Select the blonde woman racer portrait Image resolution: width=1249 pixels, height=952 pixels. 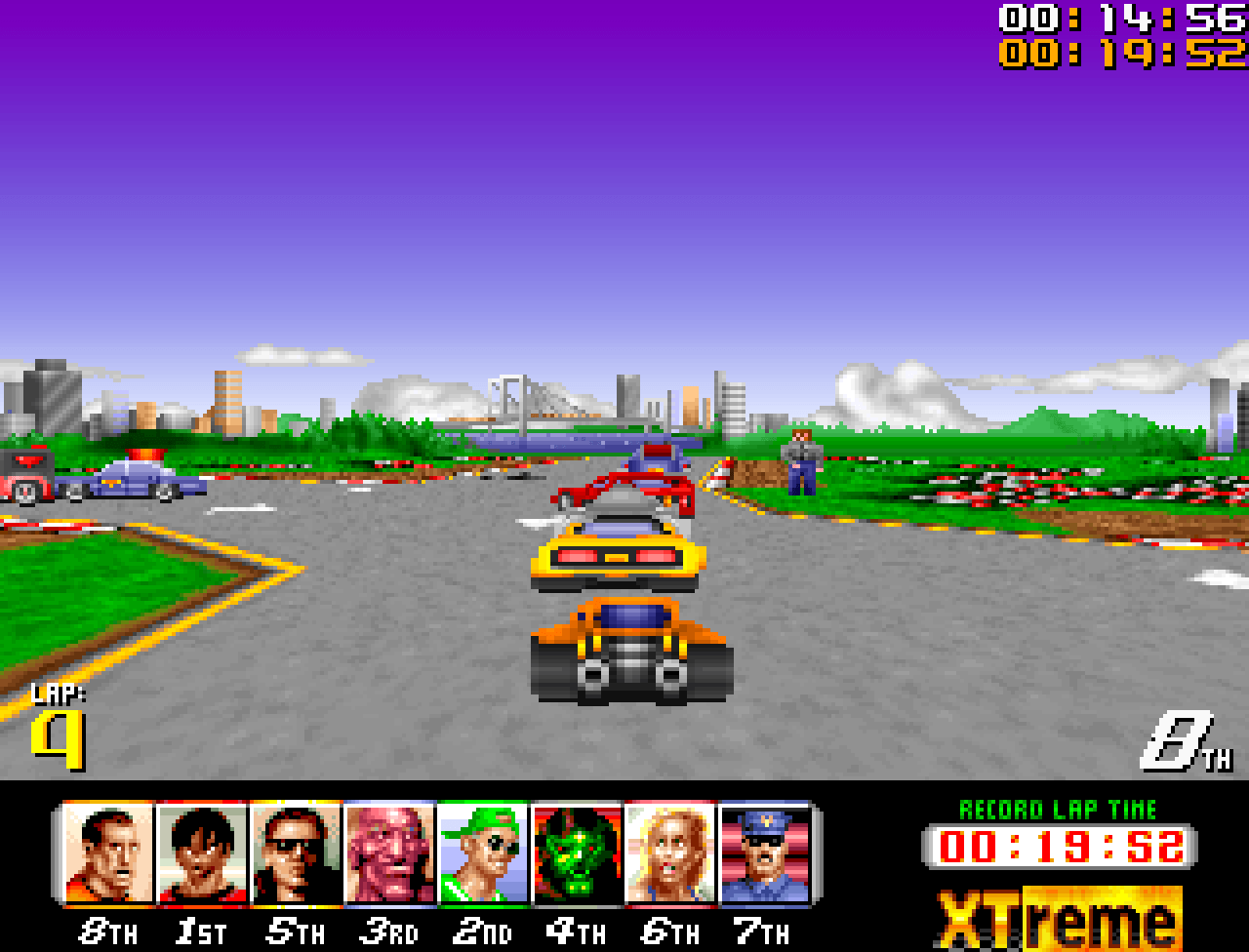(670, 853)
